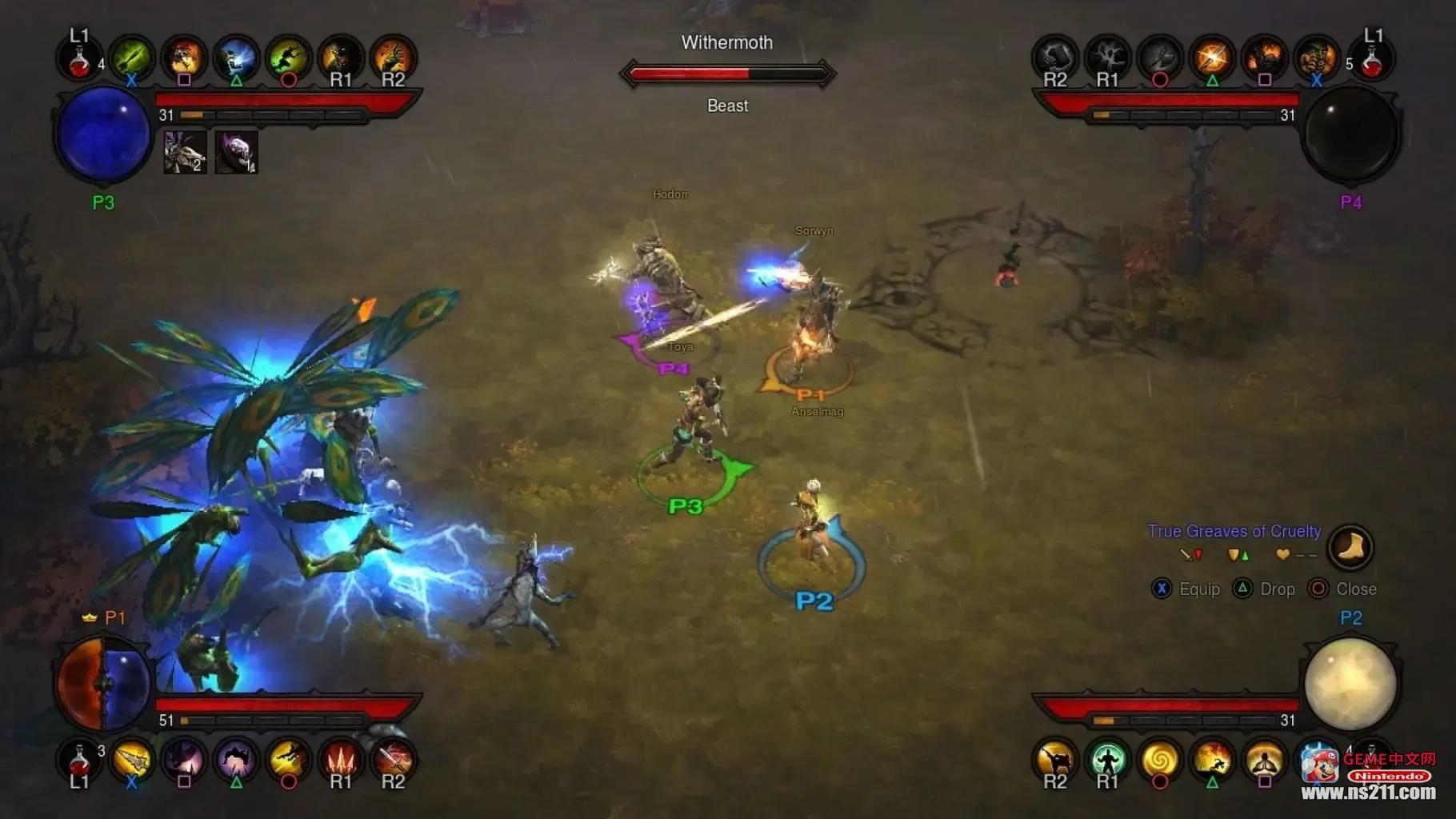Trigger P2's kicking monk skill
Screen dimensions: 1456x819
coord(1055,760)
